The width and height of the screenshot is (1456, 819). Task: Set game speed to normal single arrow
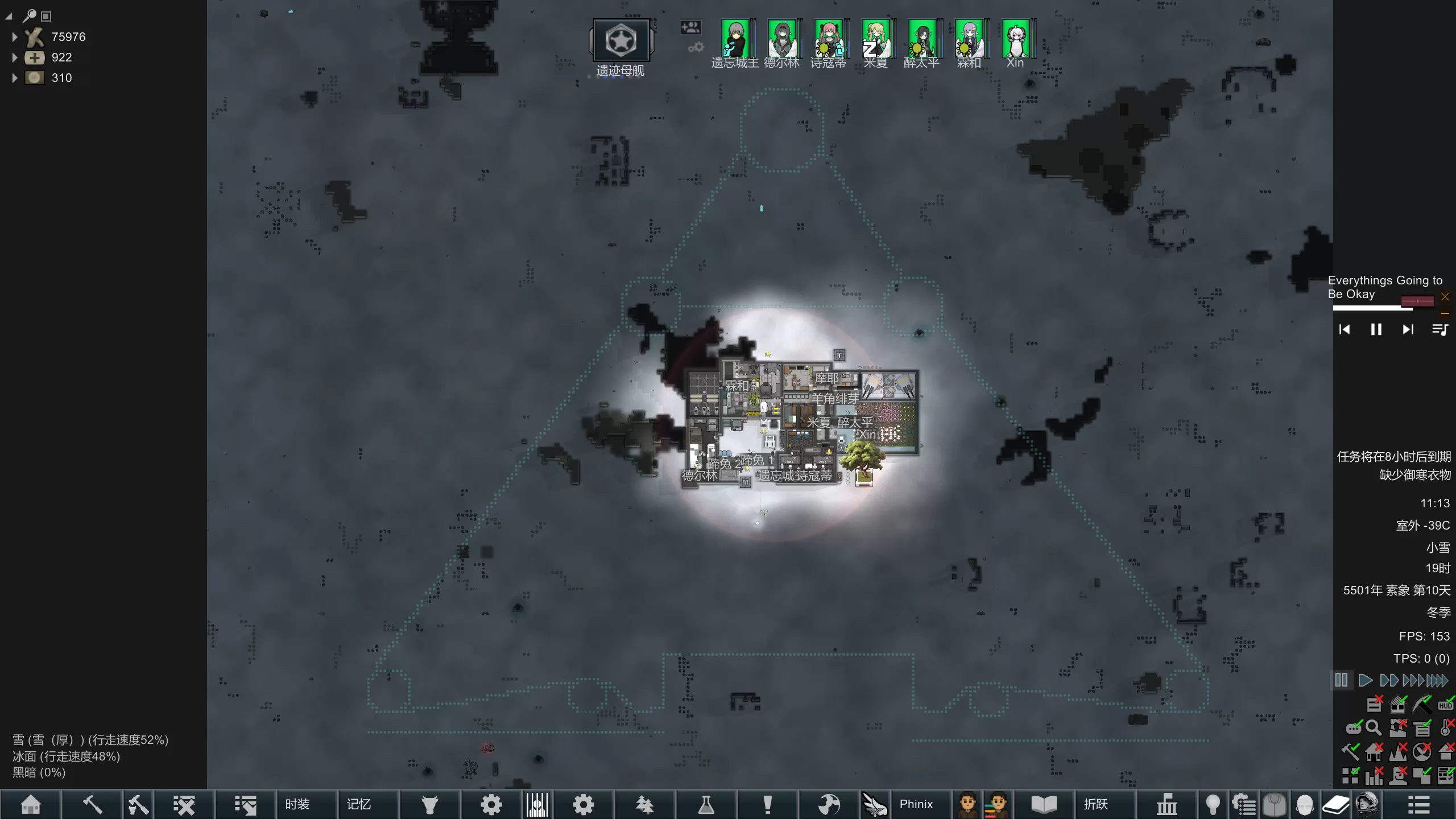(x=1364, y=680)
